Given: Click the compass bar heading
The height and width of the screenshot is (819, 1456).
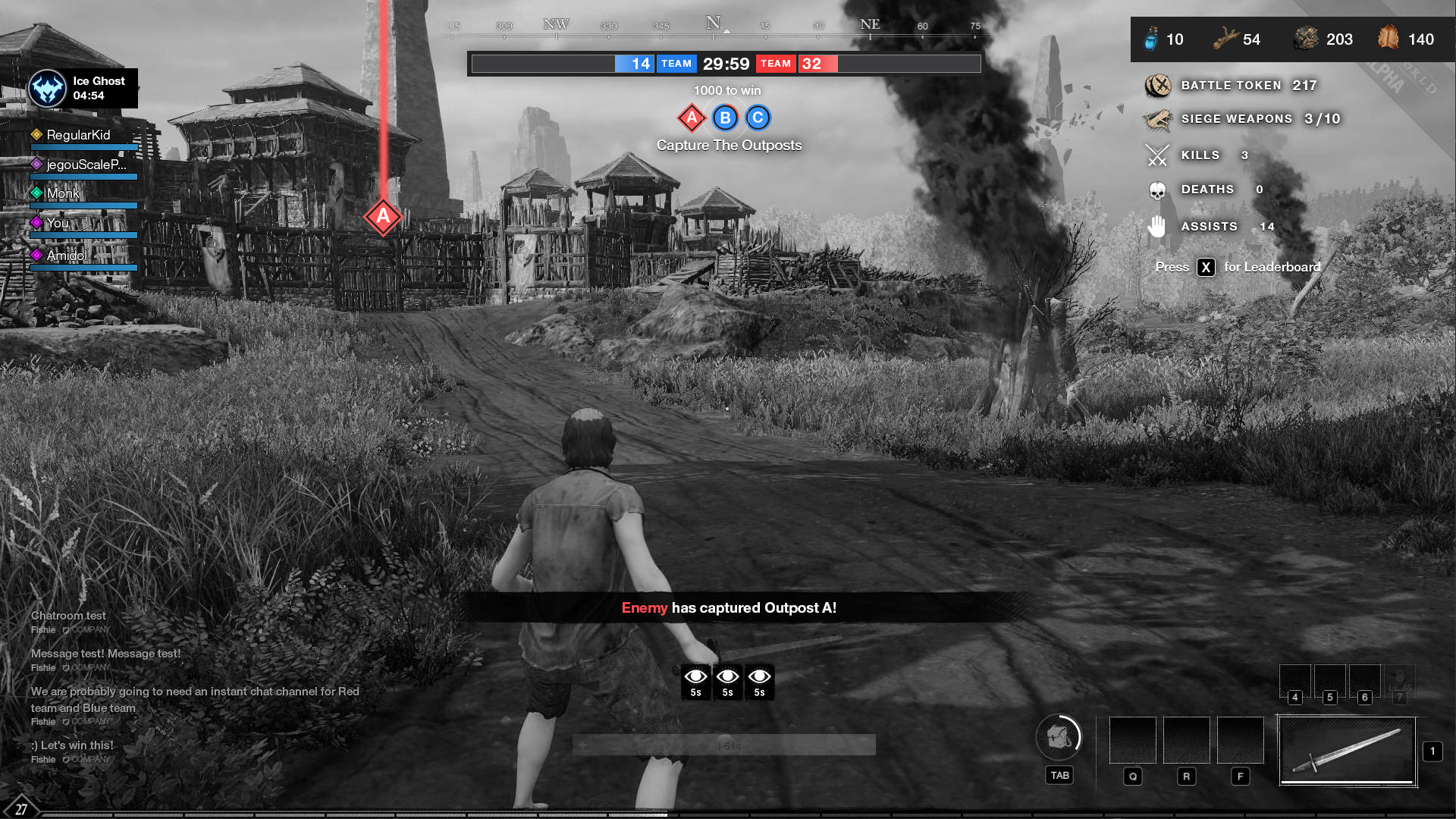Looking at the screenshot, I should (713, 26).
